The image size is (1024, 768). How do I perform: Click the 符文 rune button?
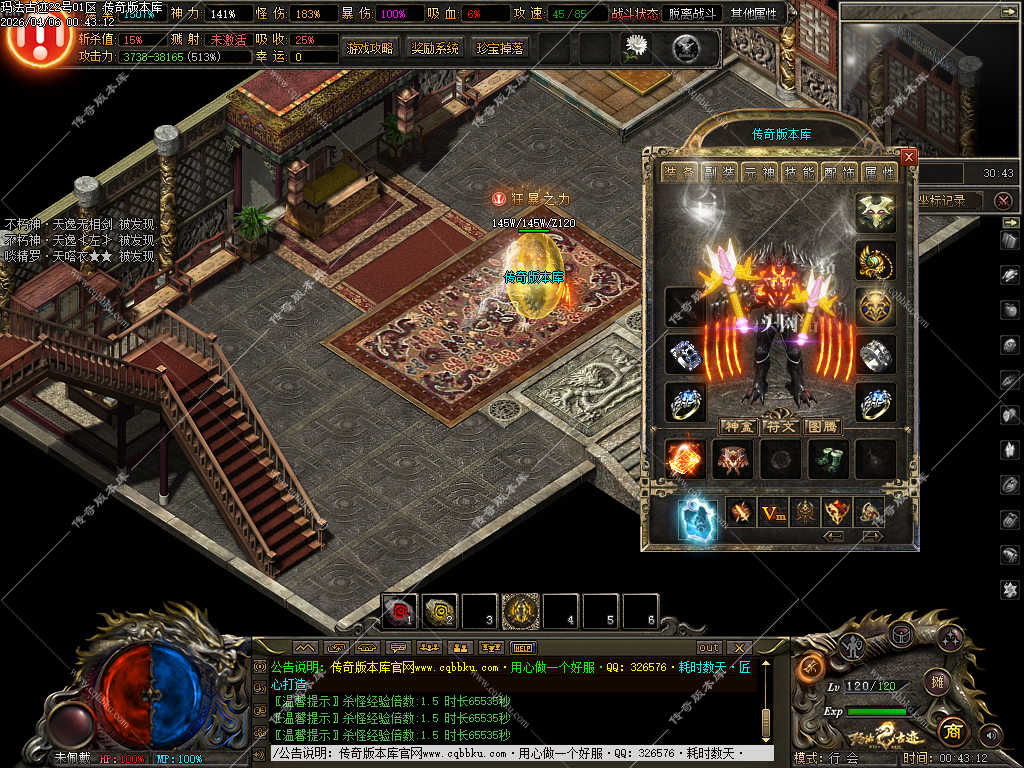pos(780,426)
